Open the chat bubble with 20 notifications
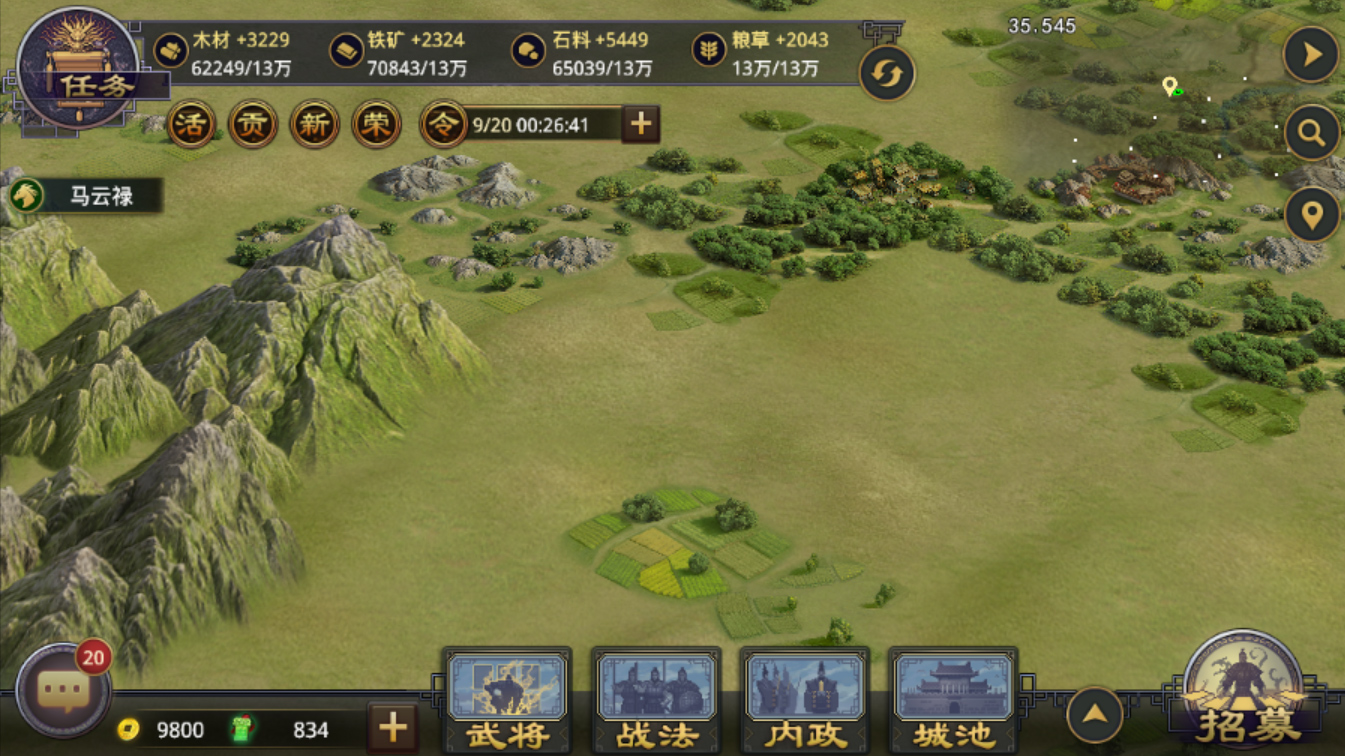 coord(63,691)
